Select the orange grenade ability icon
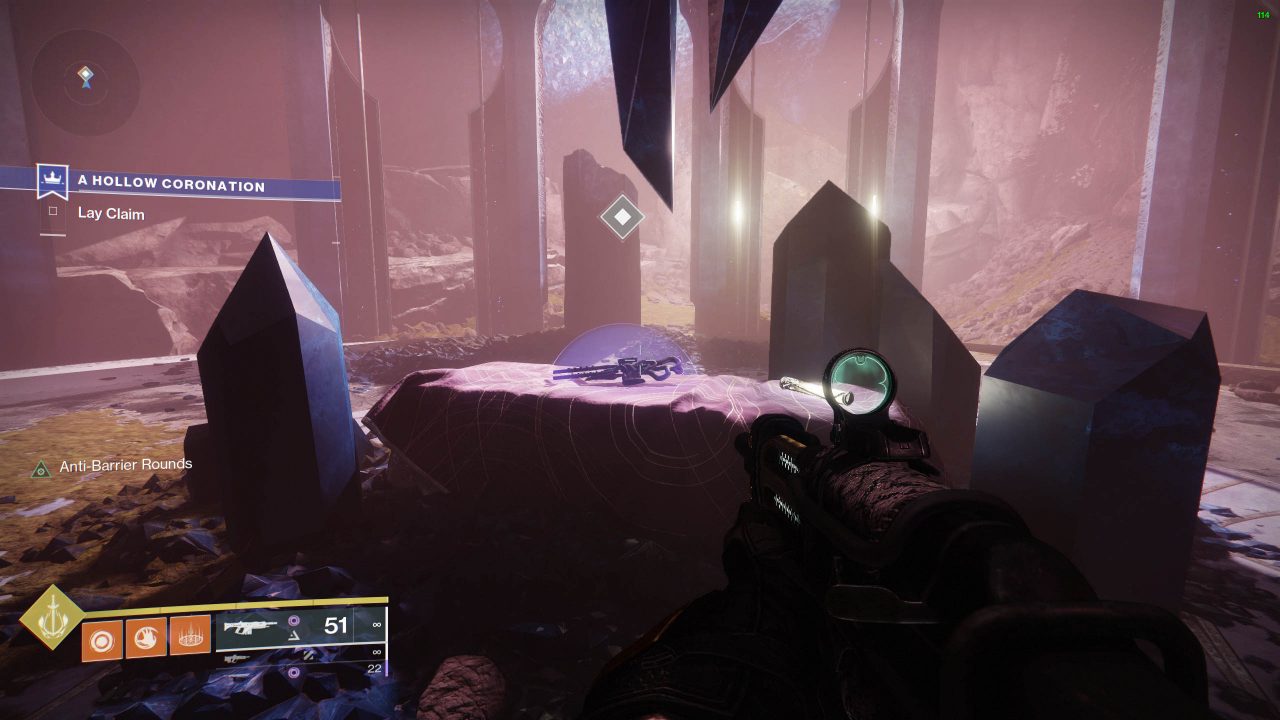1280x720 pixels. (102, 638)
